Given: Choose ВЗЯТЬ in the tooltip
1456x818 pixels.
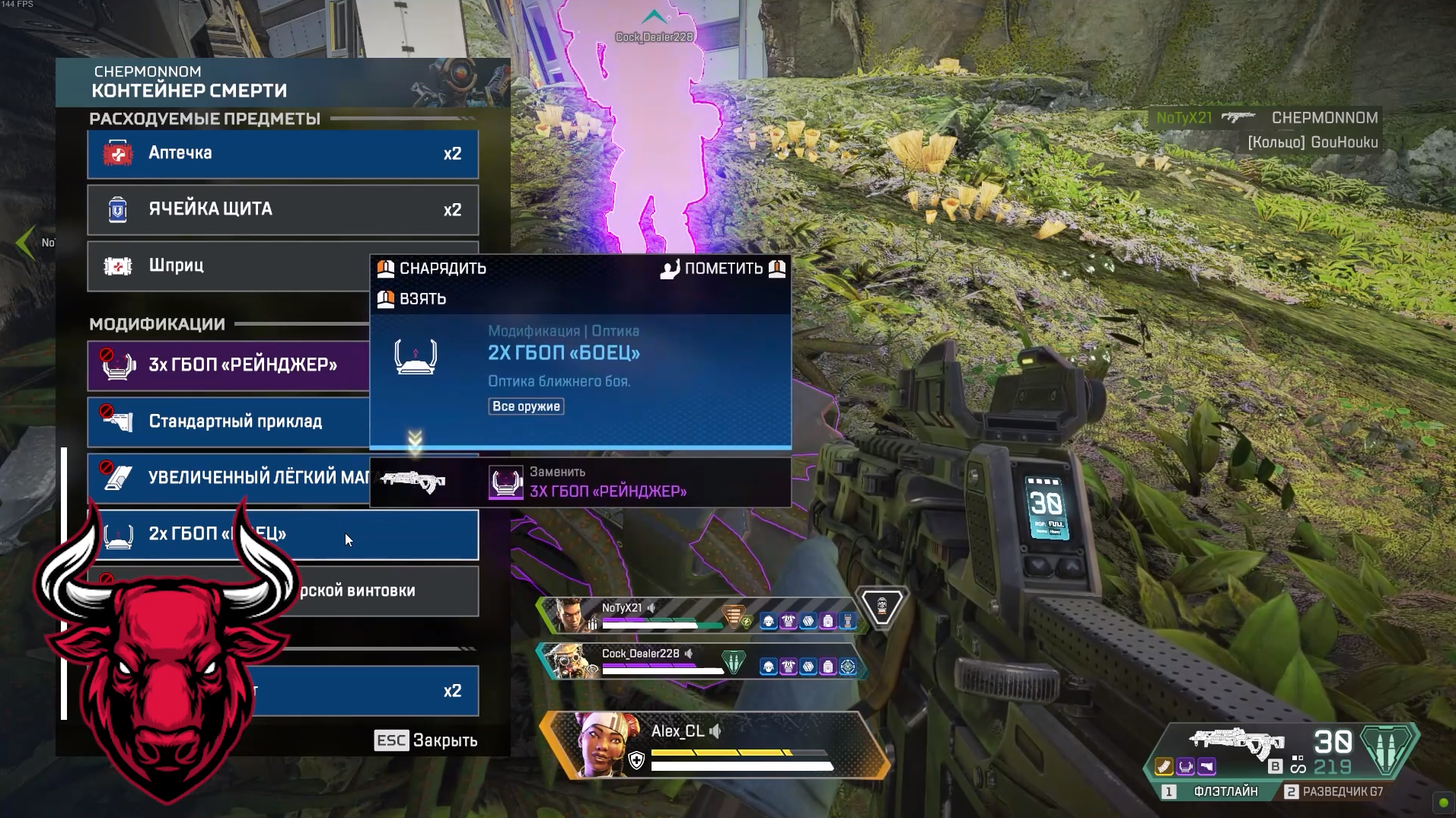Looking at the screenshot, I should 413,299.
